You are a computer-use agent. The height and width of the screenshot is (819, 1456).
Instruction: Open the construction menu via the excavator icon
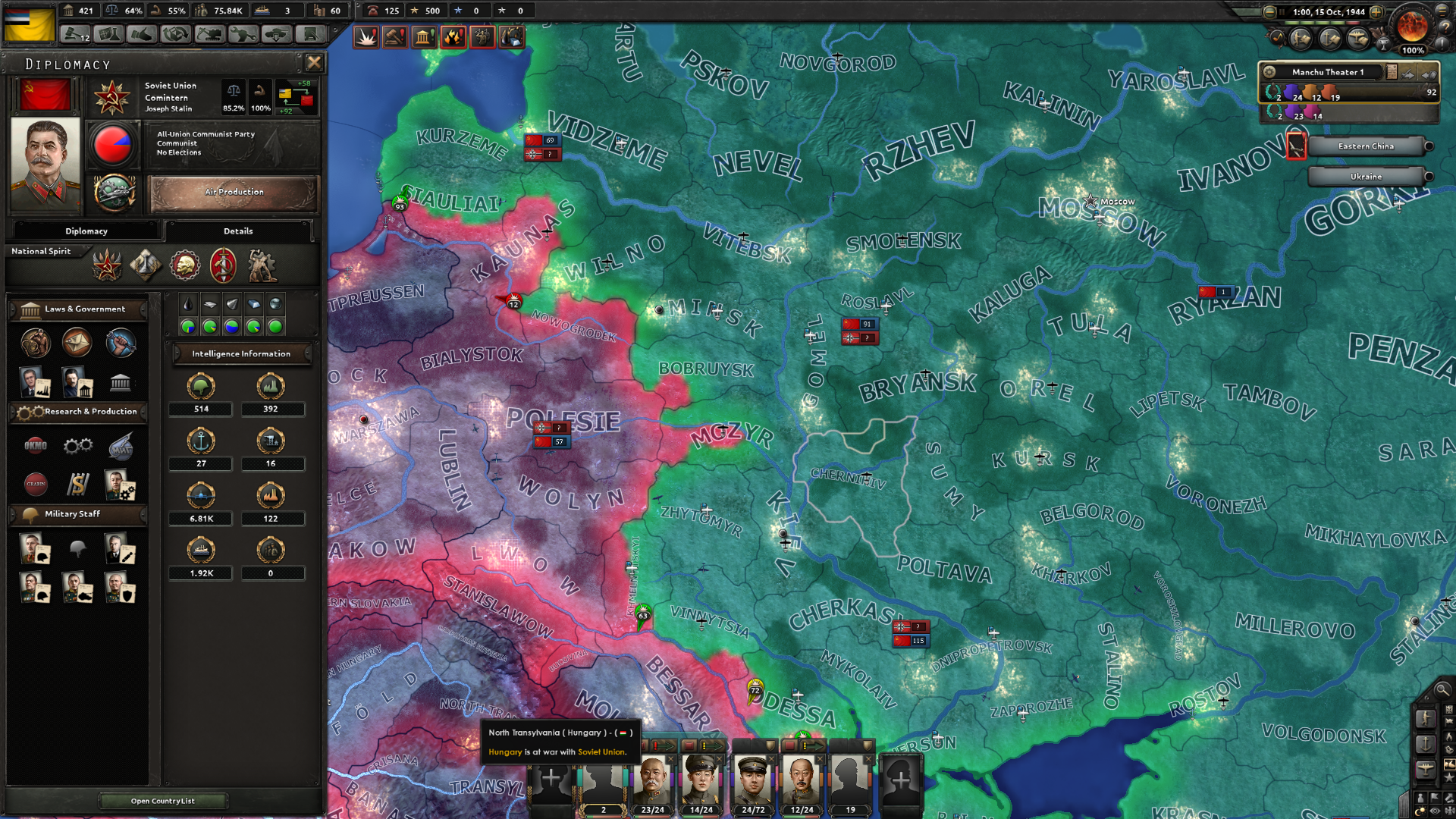(211, 34)
